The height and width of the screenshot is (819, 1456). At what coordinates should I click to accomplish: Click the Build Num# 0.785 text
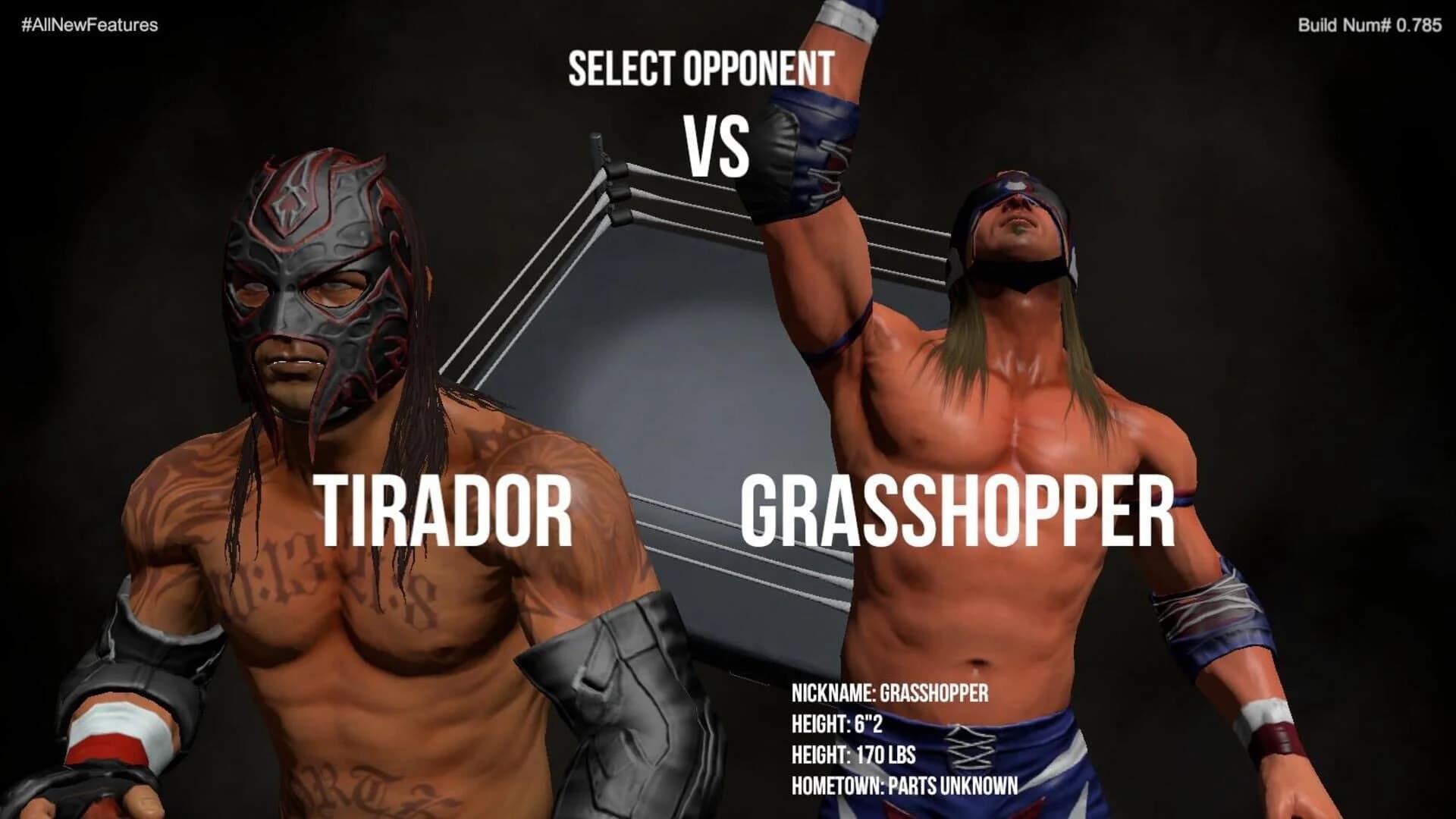[x=1376, y=24]
